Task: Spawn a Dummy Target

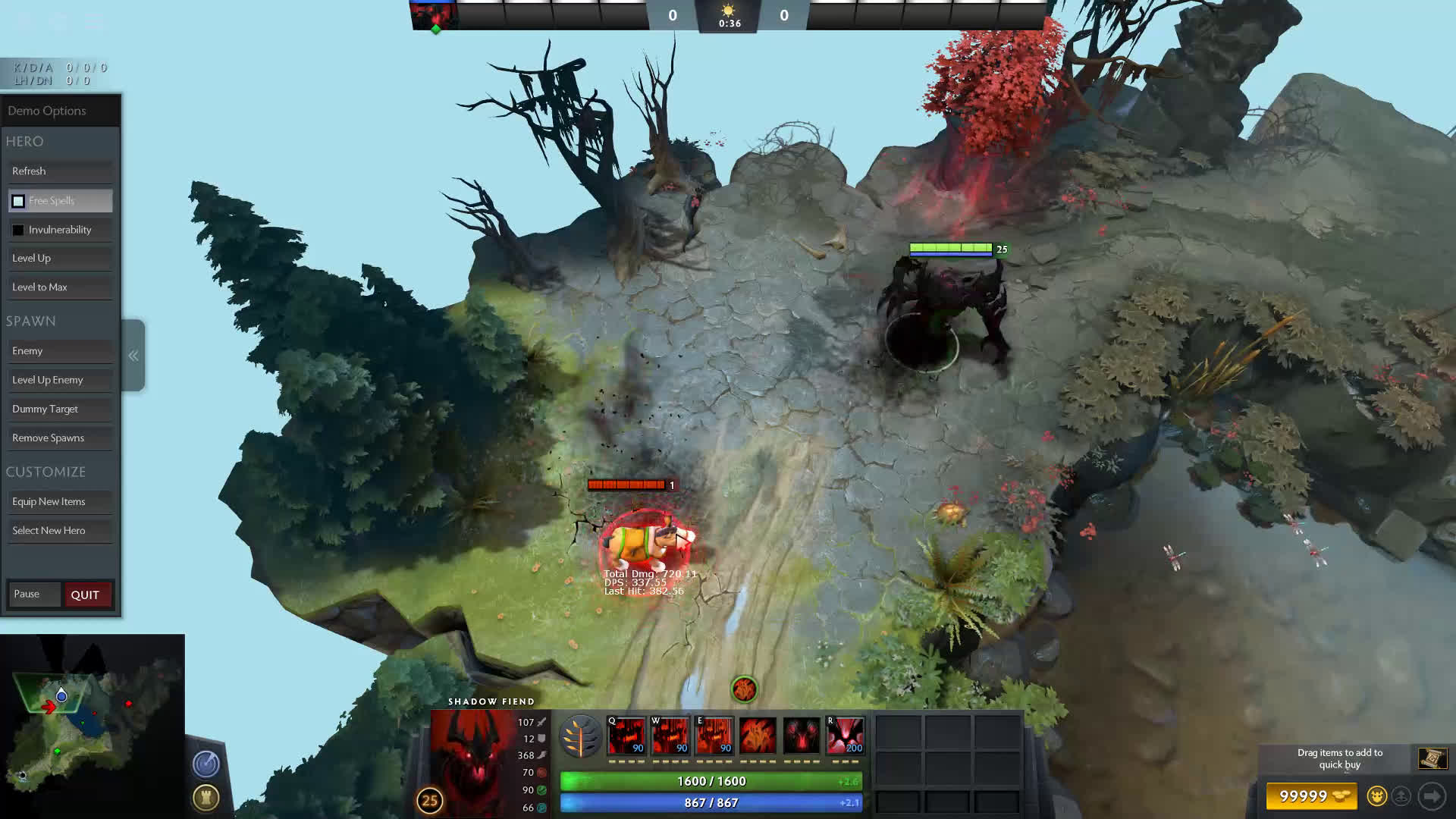Action: click(x=60, y=409)
